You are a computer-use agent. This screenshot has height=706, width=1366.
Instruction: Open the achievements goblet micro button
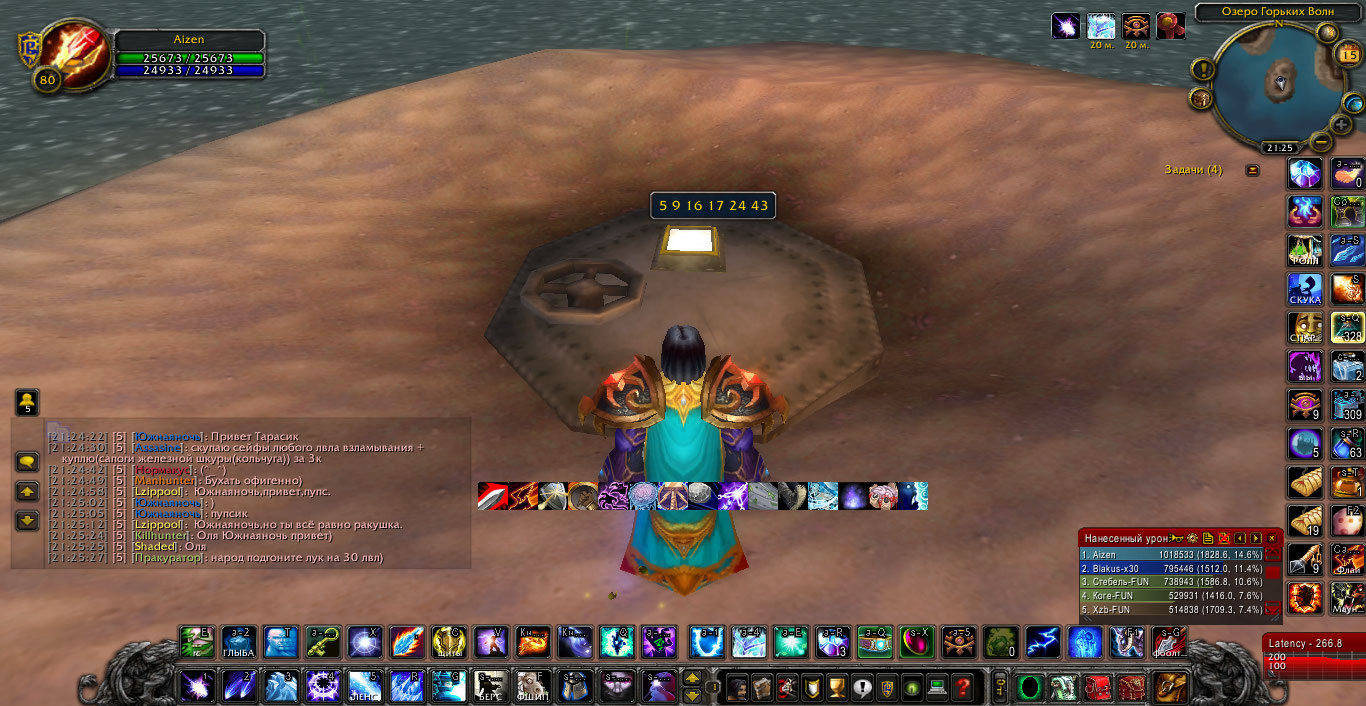pyautogui.click(x=837, y=688)
